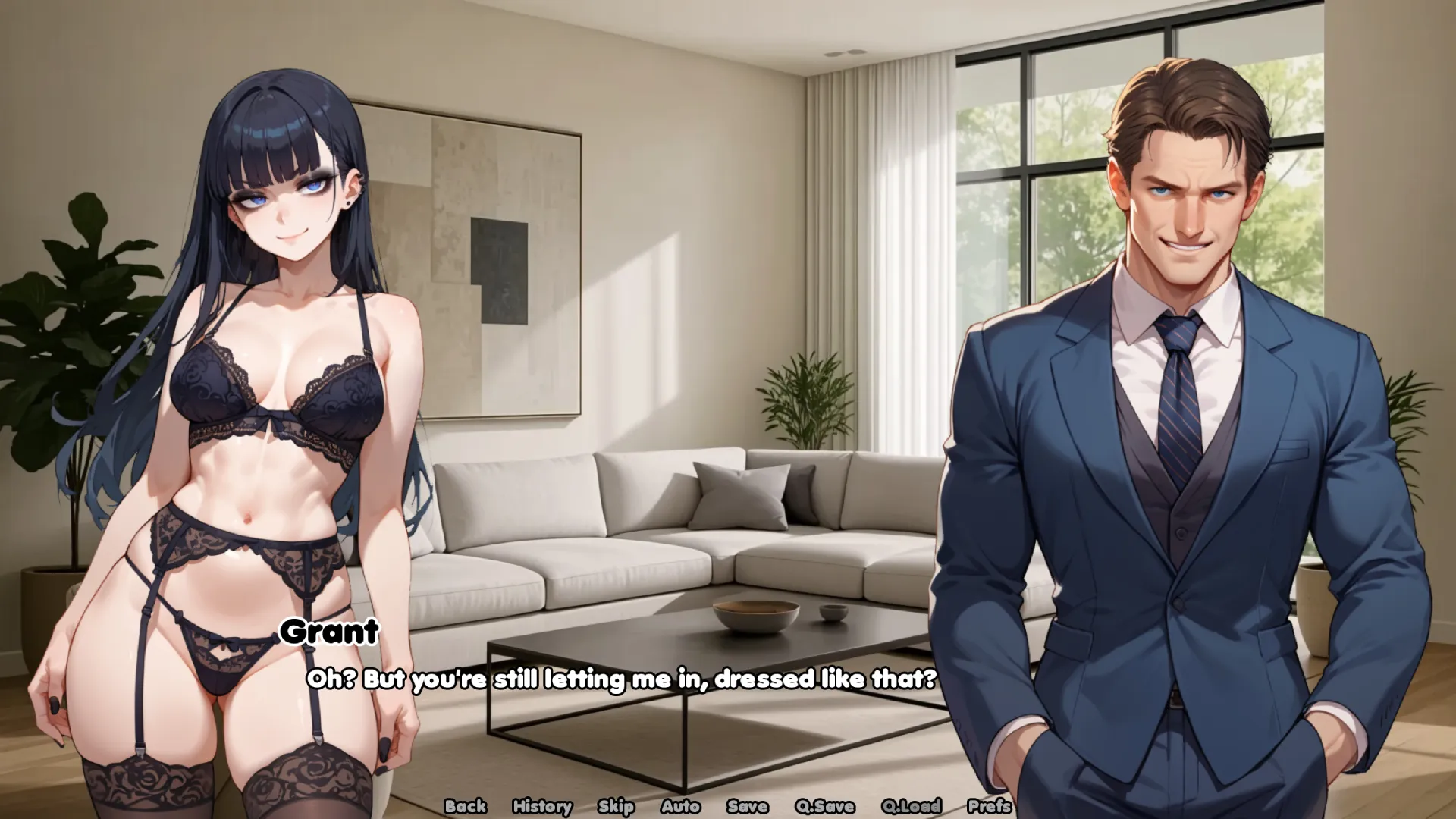Click Q.Save to quick save

pyautogui.click(x=824, y=806)
